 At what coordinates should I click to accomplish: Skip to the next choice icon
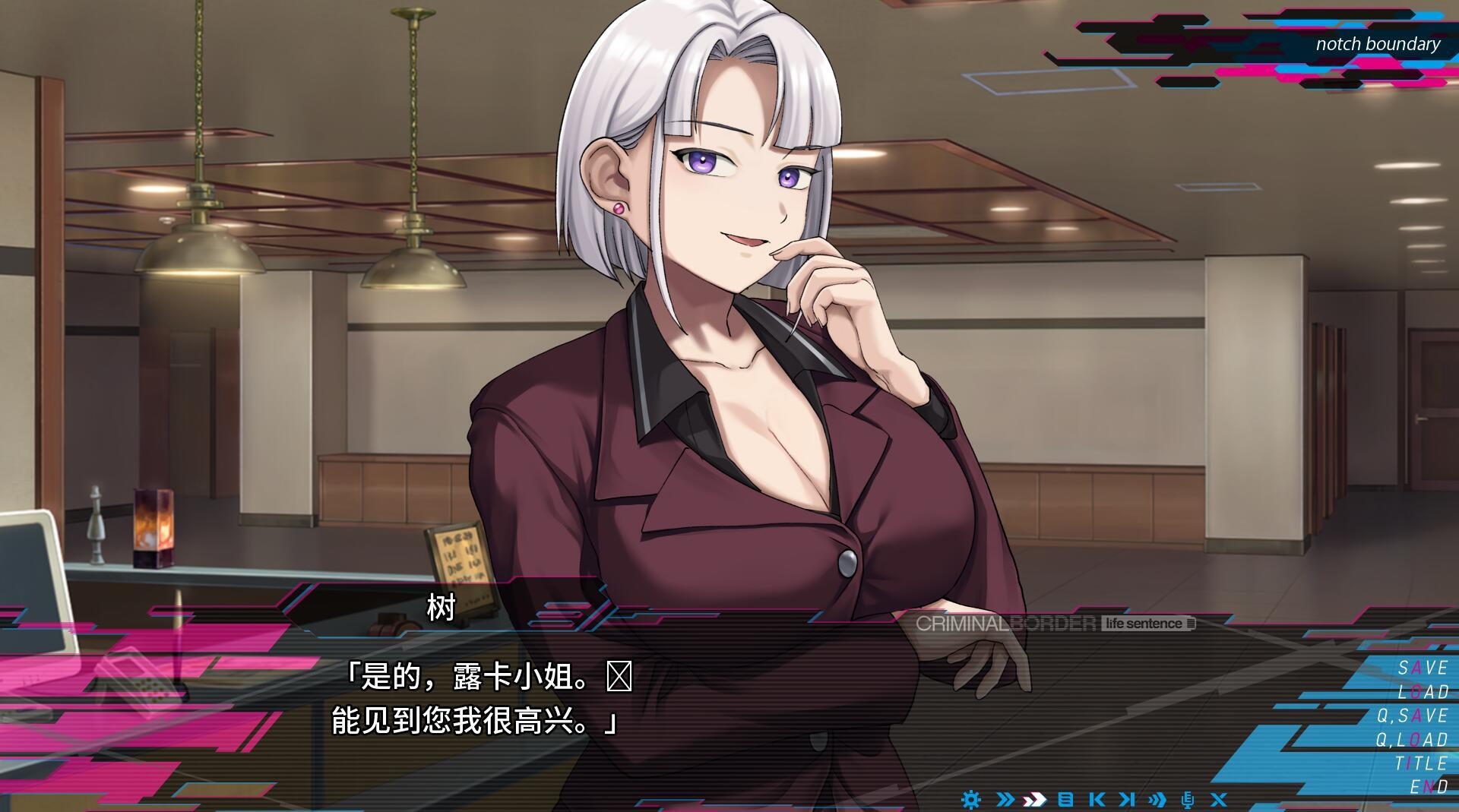[x=1127, y=800]
